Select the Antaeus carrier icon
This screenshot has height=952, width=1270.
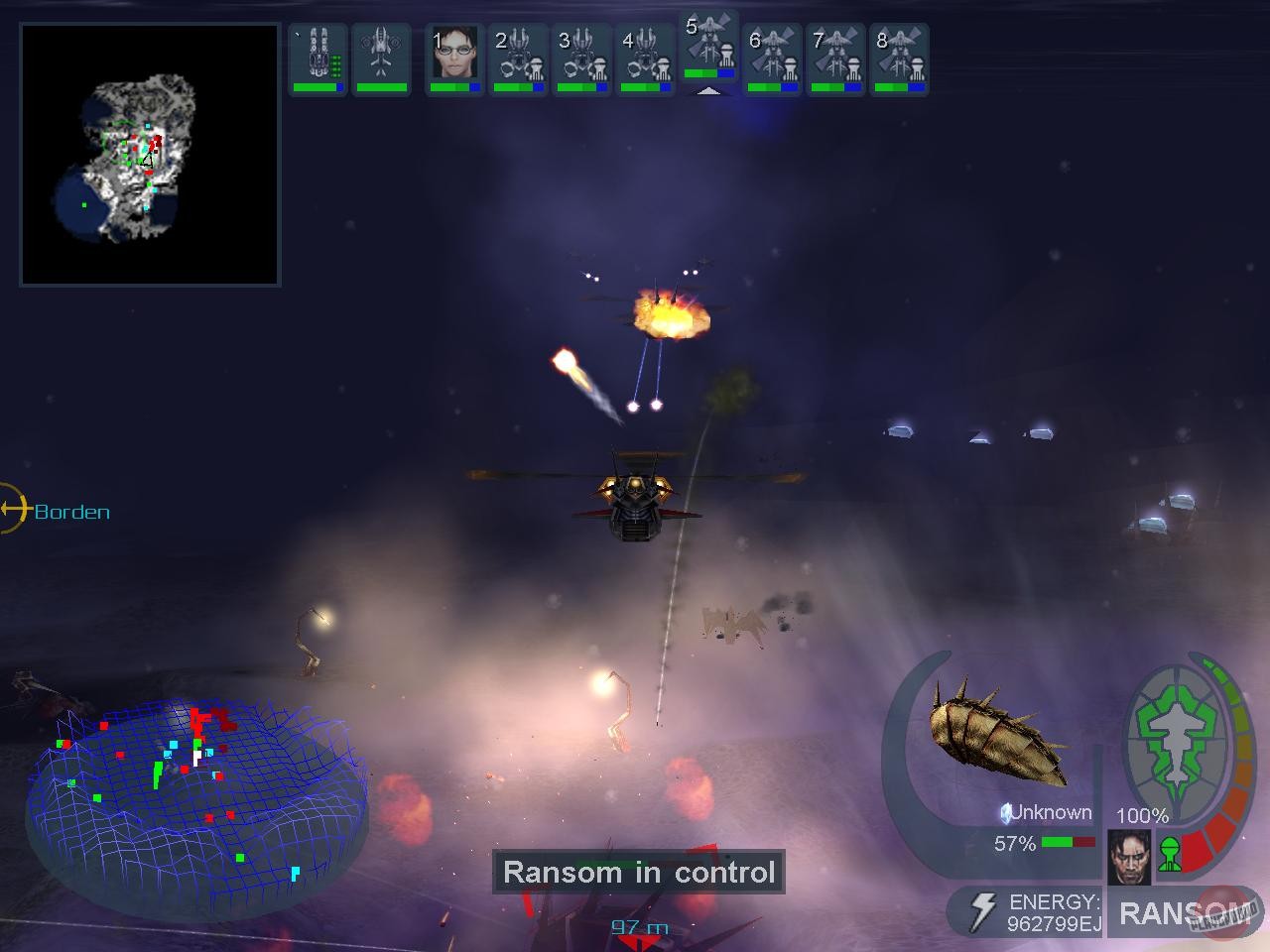[317, 55]
